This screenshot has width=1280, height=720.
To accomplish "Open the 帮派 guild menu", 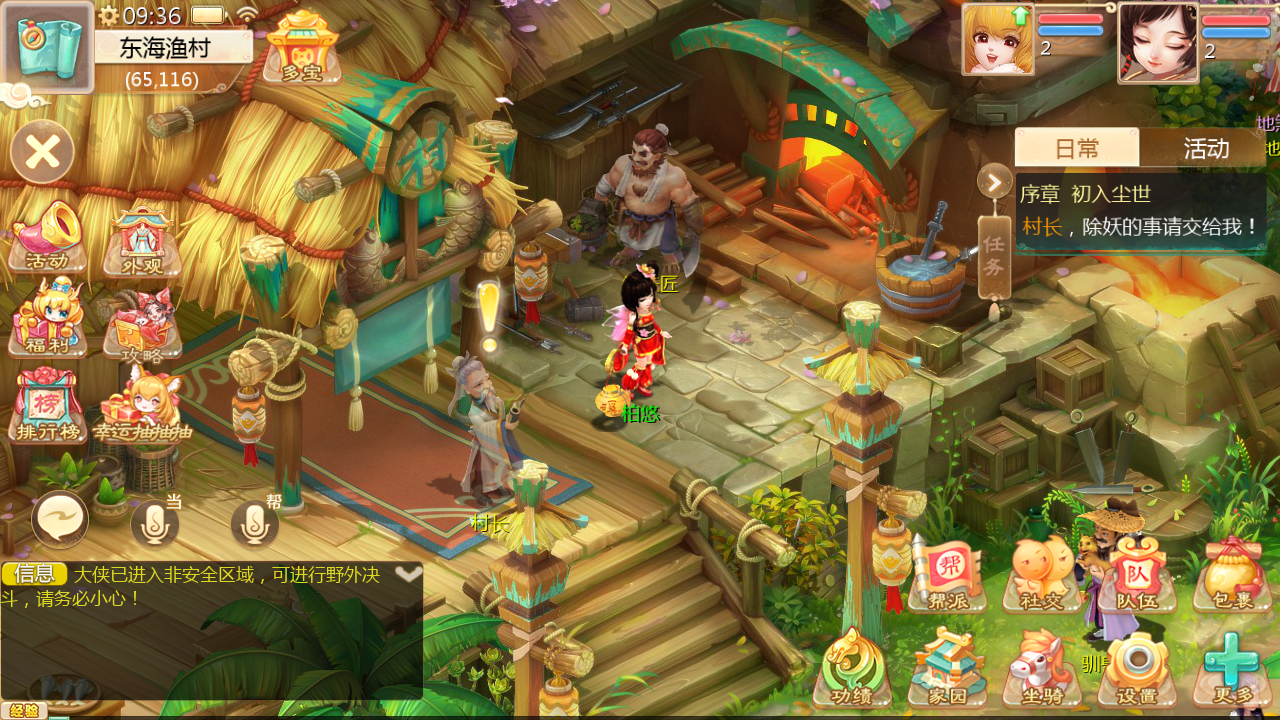I will [x=947, y=575].
